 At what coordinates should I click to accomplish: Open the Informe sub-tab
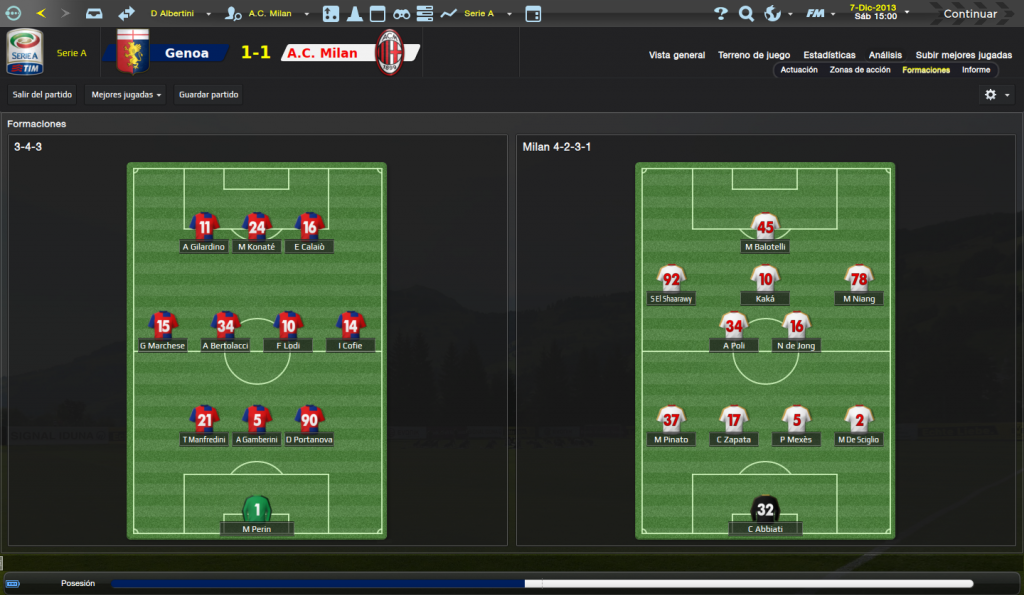(x=976, y=70)
